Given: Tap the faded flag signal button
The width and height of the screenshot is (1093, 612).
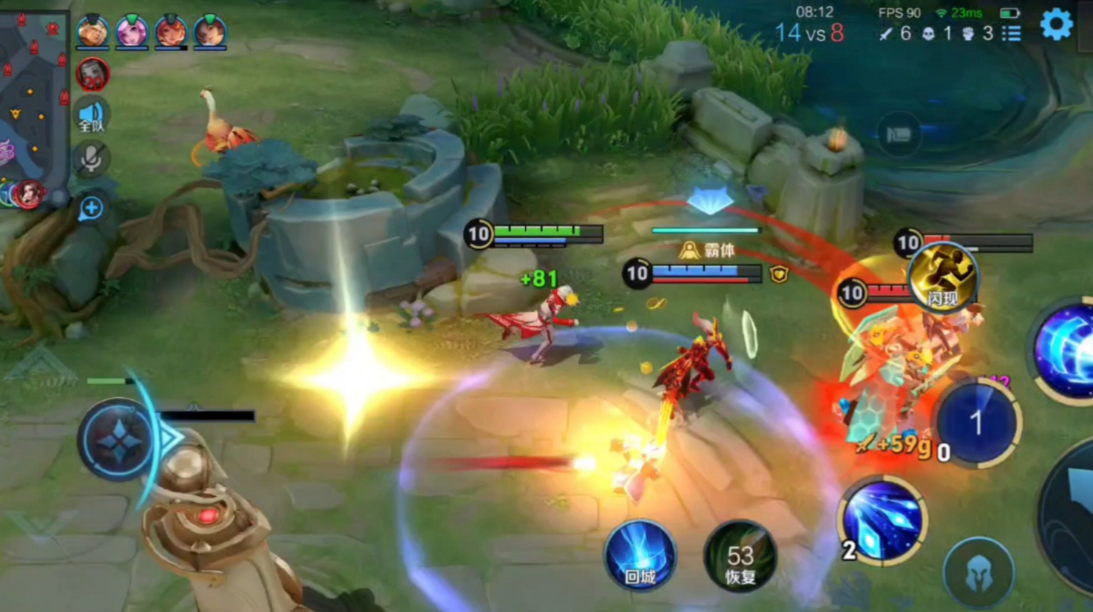Looking at the screenshot, I should [x=899, y=133].
